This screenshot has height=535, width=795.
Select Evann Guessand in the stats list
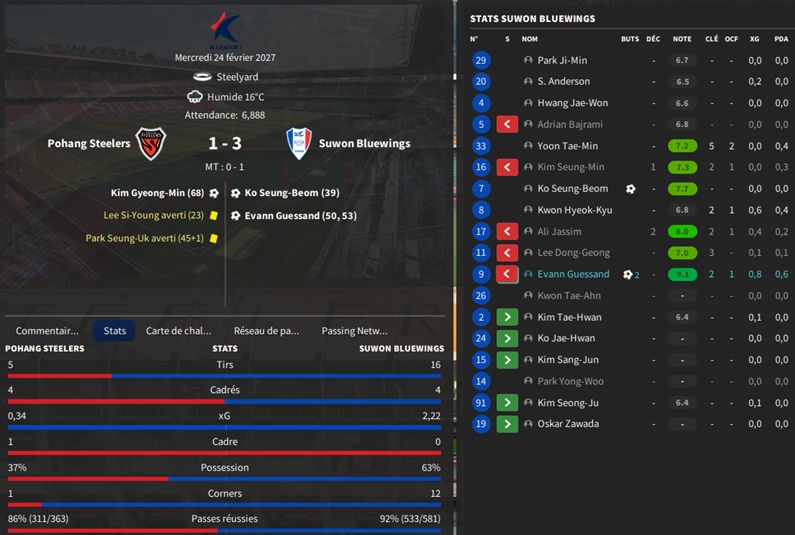click(573, 274)
